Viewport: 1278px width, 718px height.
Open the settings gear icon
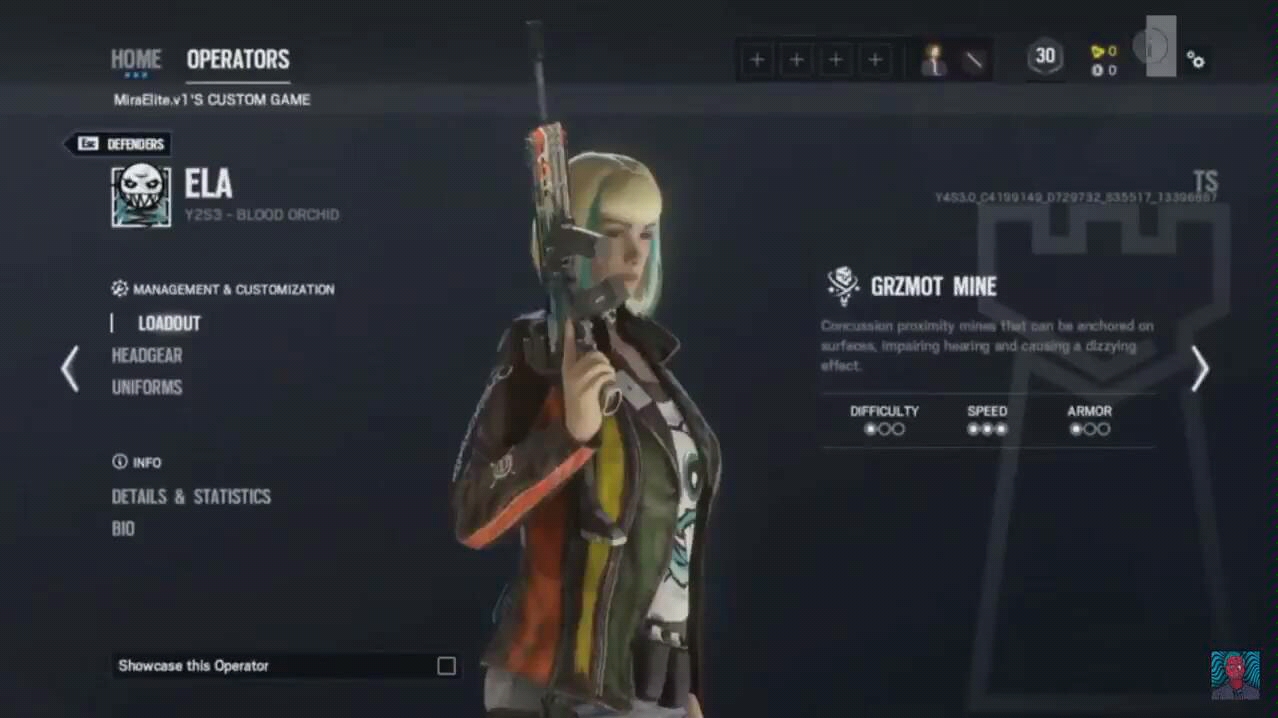click(x=1195, y=59)
